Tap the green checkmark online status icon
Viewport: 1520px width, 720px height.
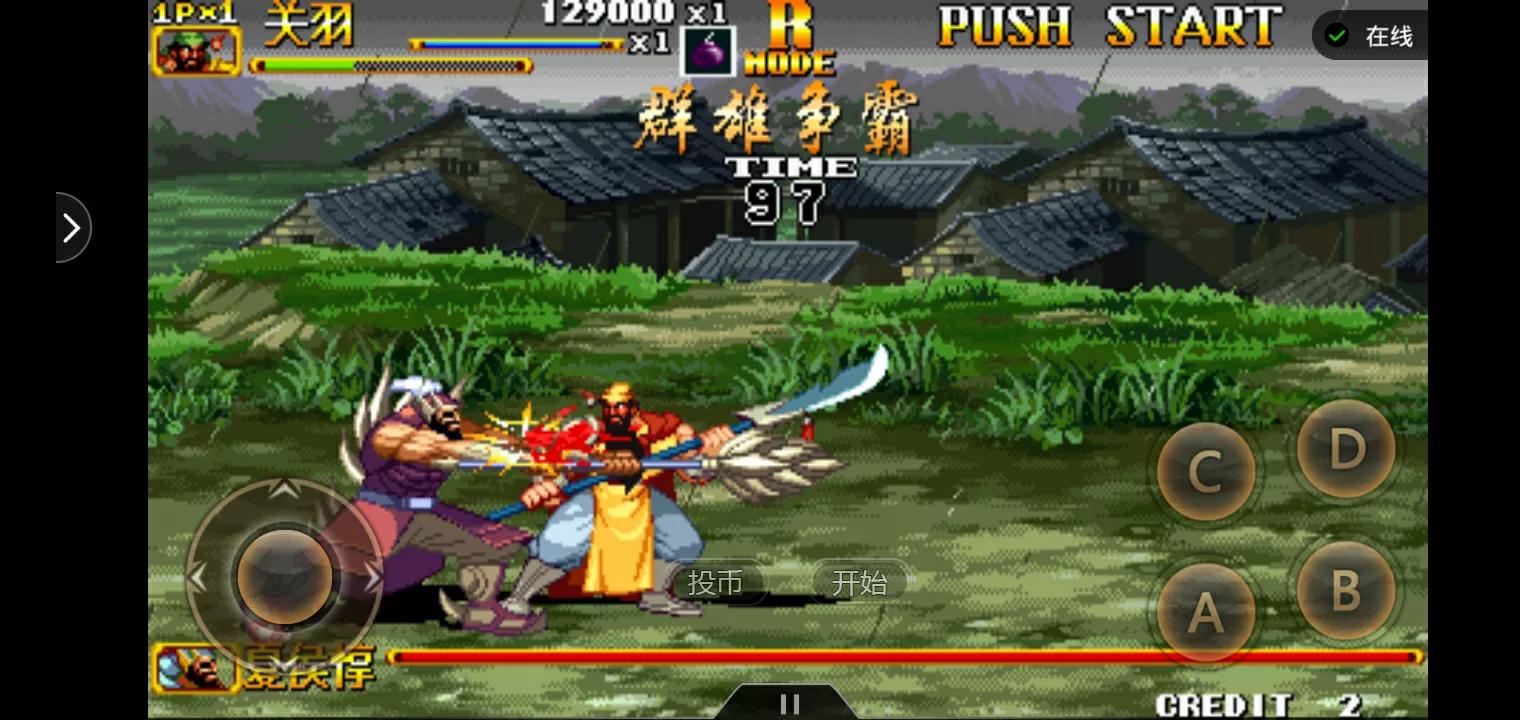1337,34
